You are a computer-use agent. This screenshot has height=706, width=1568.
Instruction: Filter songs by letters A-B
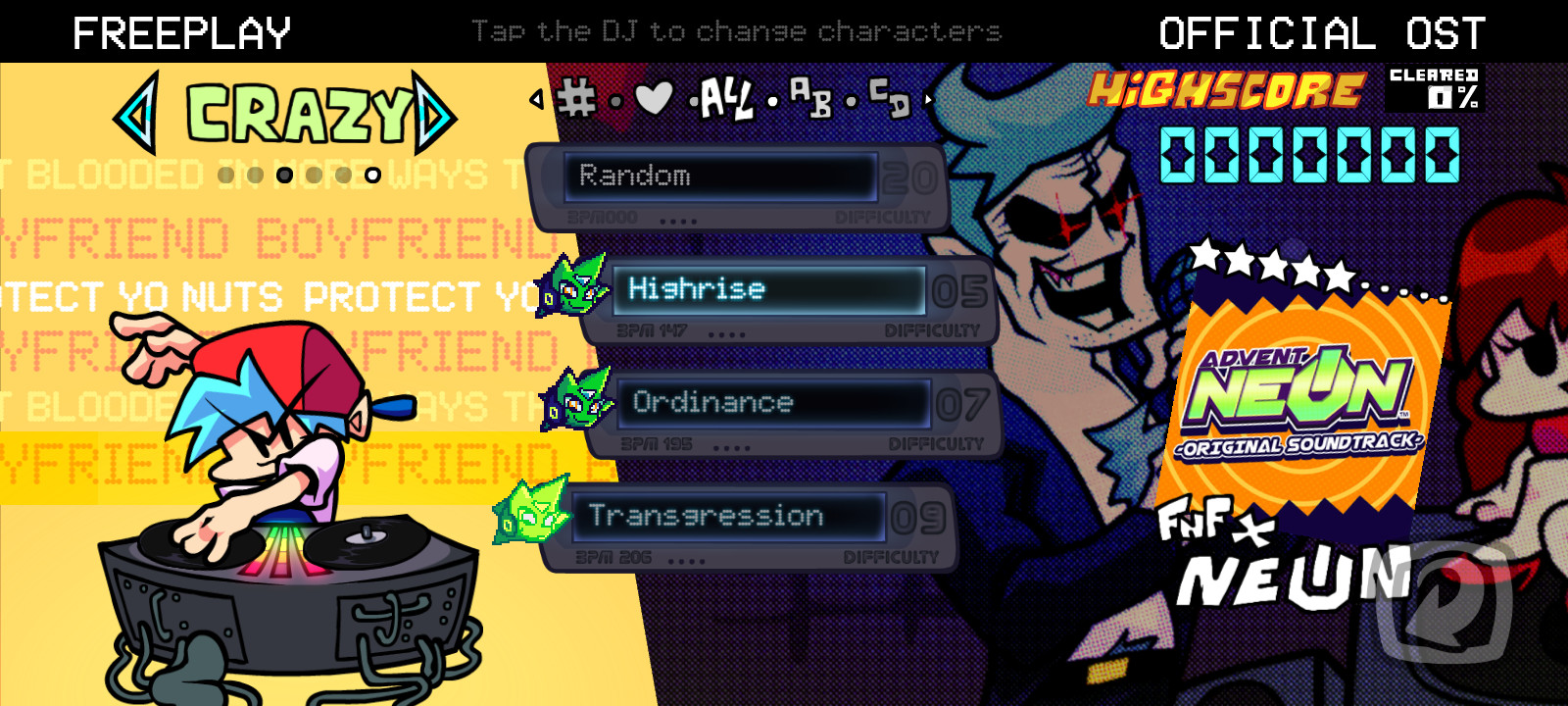point(810,98)
